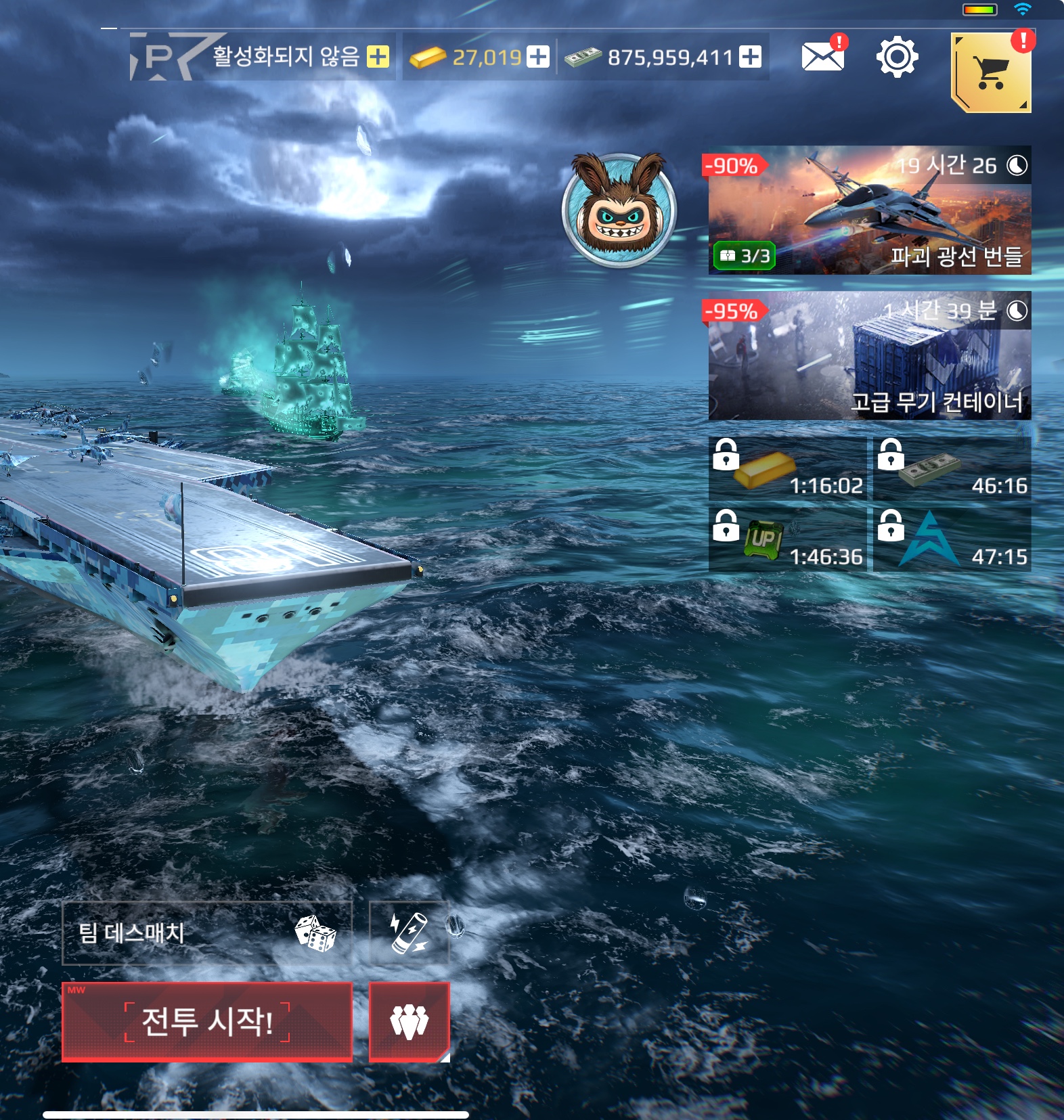This screenshot has width=1064, height=1120.
Task: Open the battery boosters button
Action: [x=409, y=933]
